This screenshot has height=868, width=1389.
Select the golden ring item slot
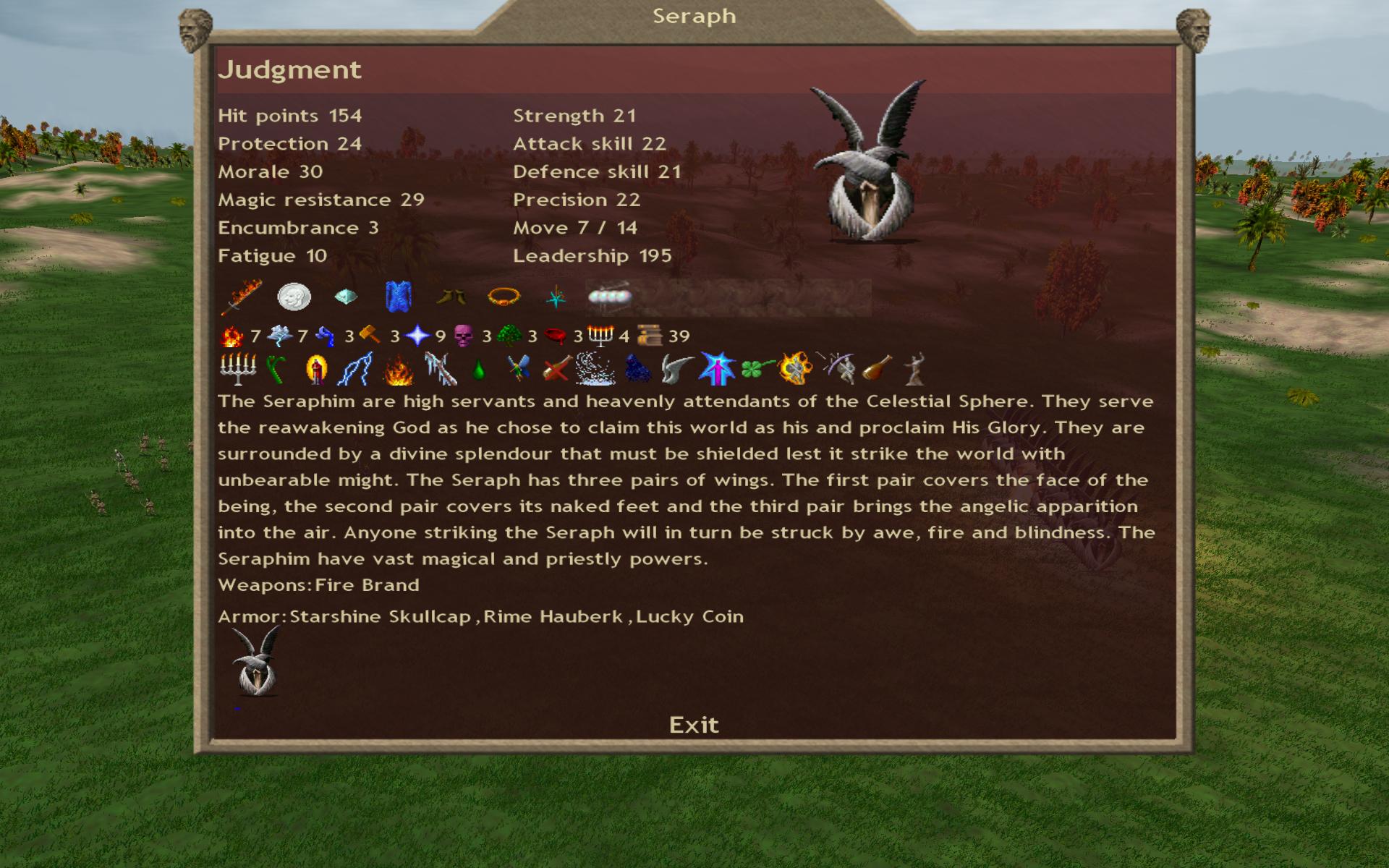pyautogui.click(x=504, y=297)
